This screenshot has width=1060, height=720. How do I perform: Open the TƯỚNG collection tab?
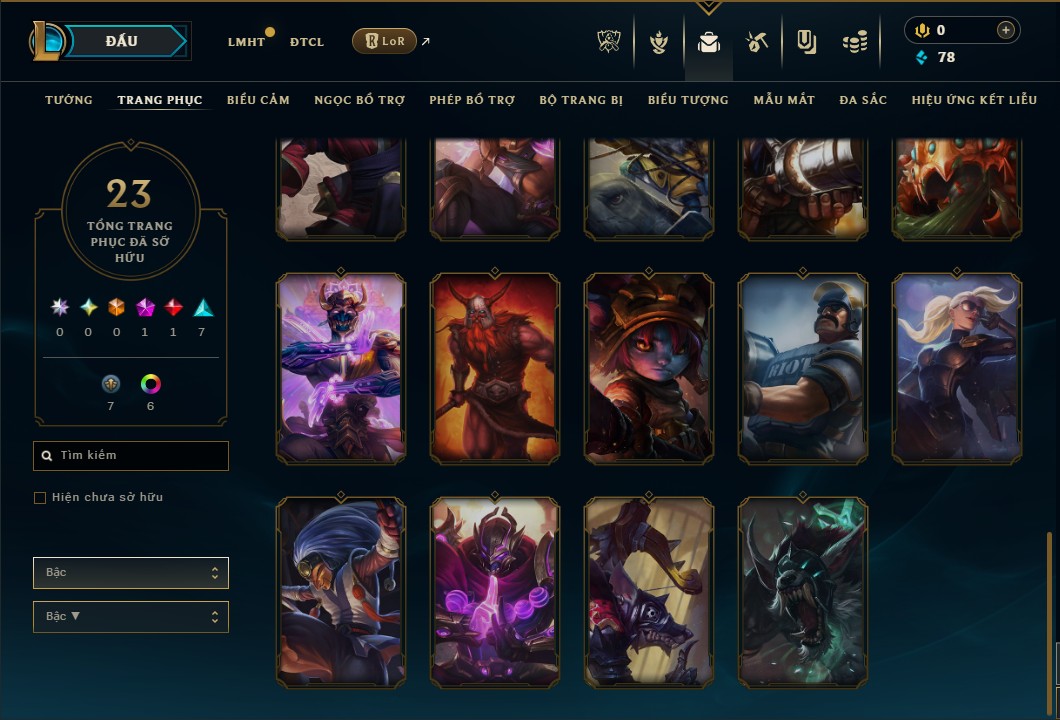[69, 100]
